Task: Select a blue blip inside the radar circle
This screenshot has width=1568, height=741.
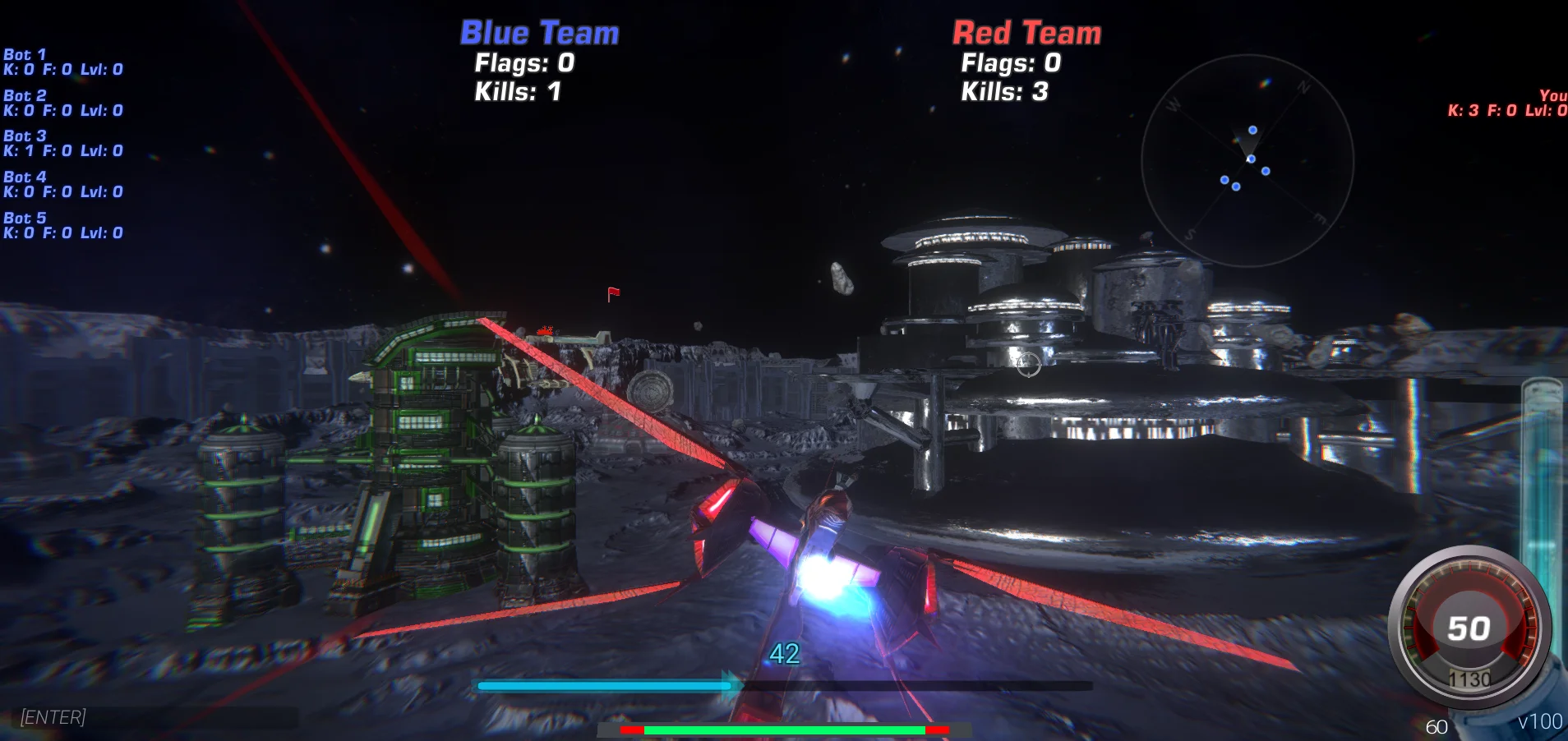Action: (1252, 130)
